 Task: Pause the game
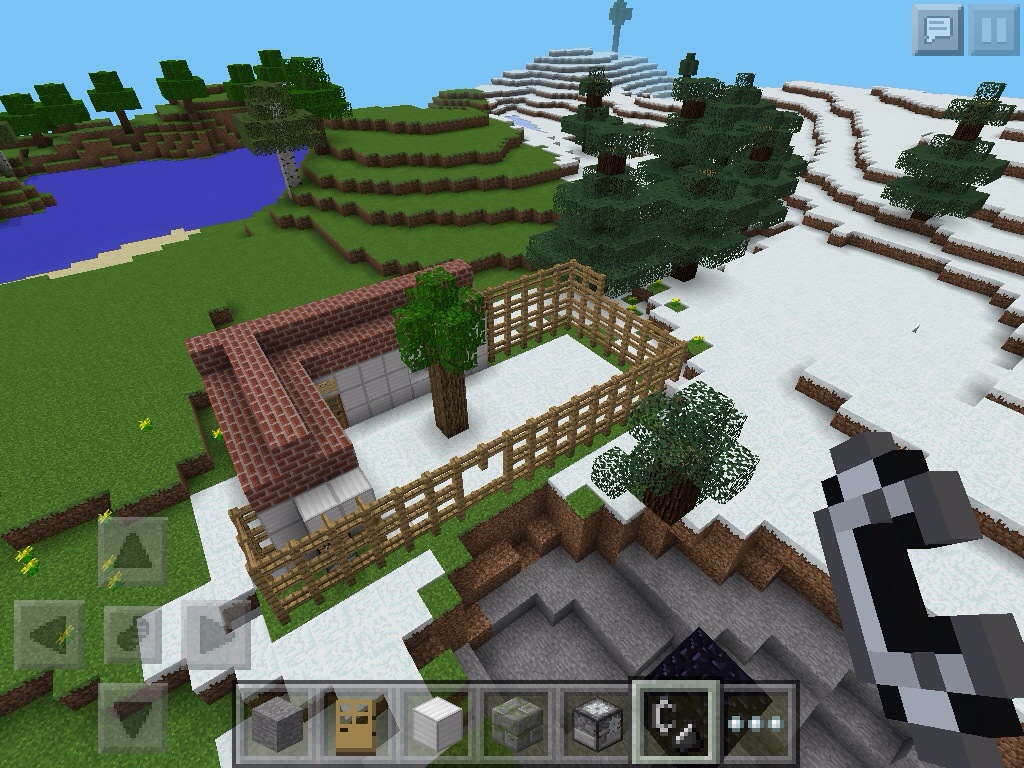pos(993,29)
